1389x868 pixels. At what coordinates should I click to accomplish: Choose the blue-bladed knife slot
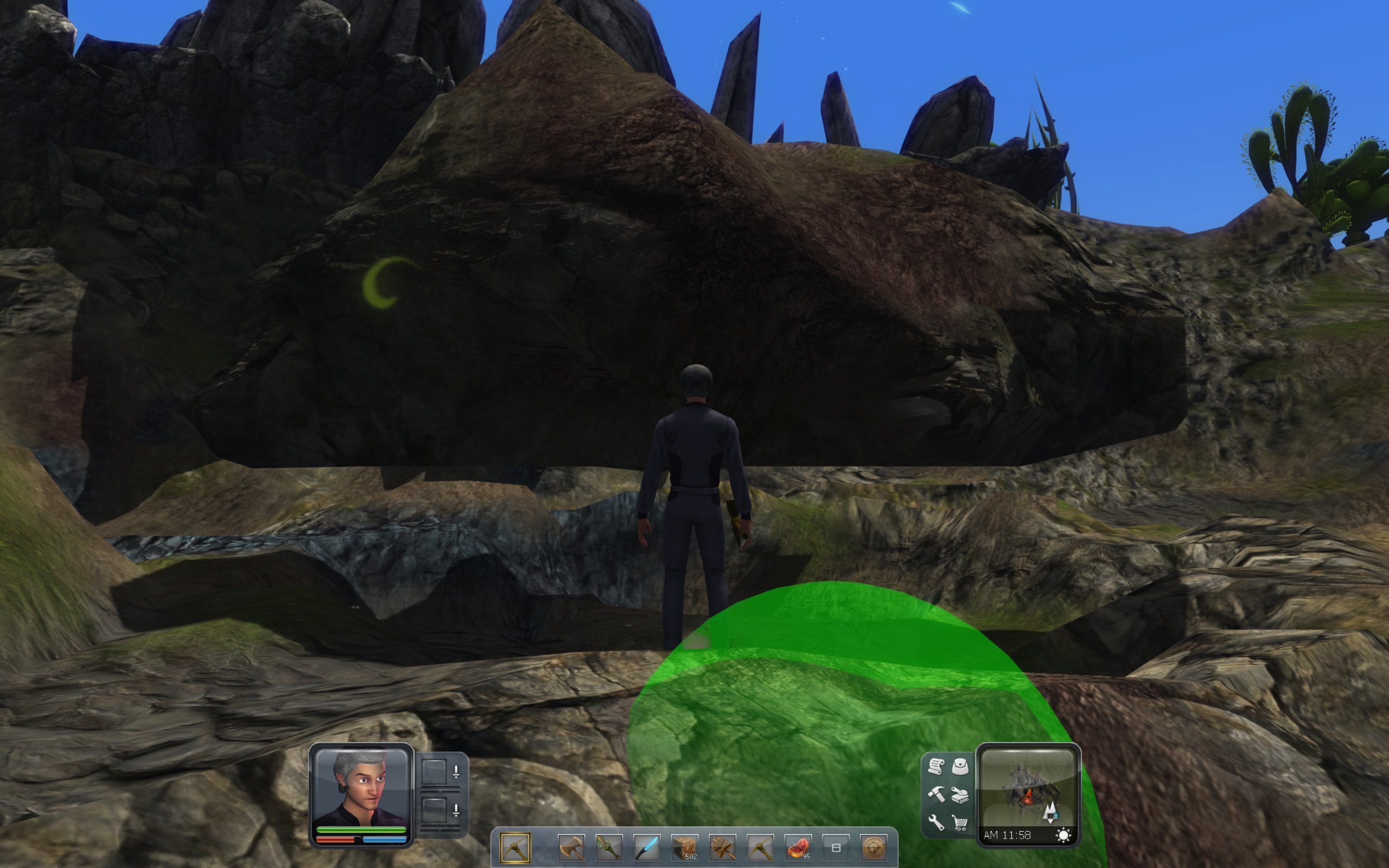pyautogui.click(x=647, y=848)
